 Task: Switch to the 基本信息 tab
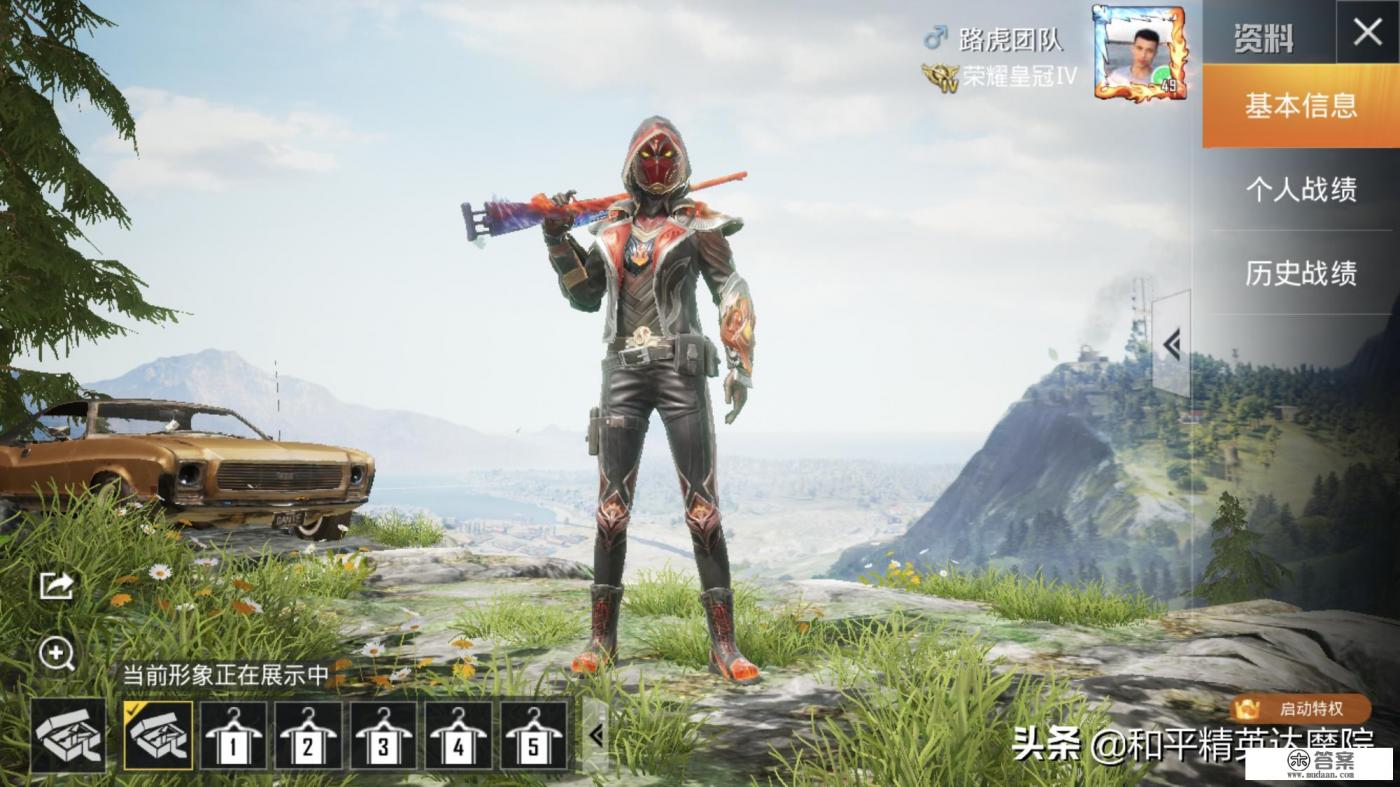tap(1300, 105)
